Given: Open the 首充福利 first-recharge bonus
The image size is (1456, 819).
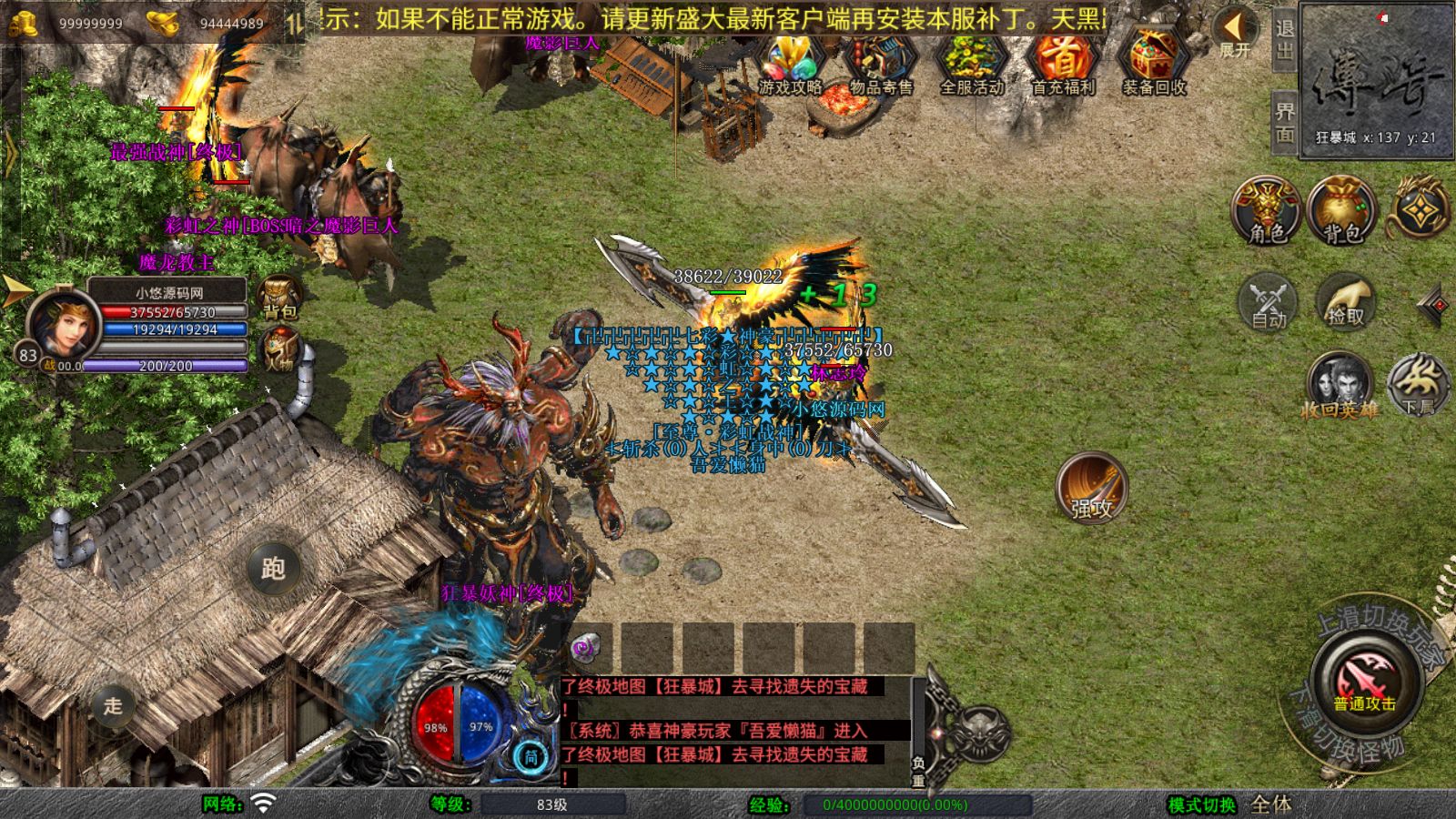Looking at the screenshot, I should [x=1063, y=62].
